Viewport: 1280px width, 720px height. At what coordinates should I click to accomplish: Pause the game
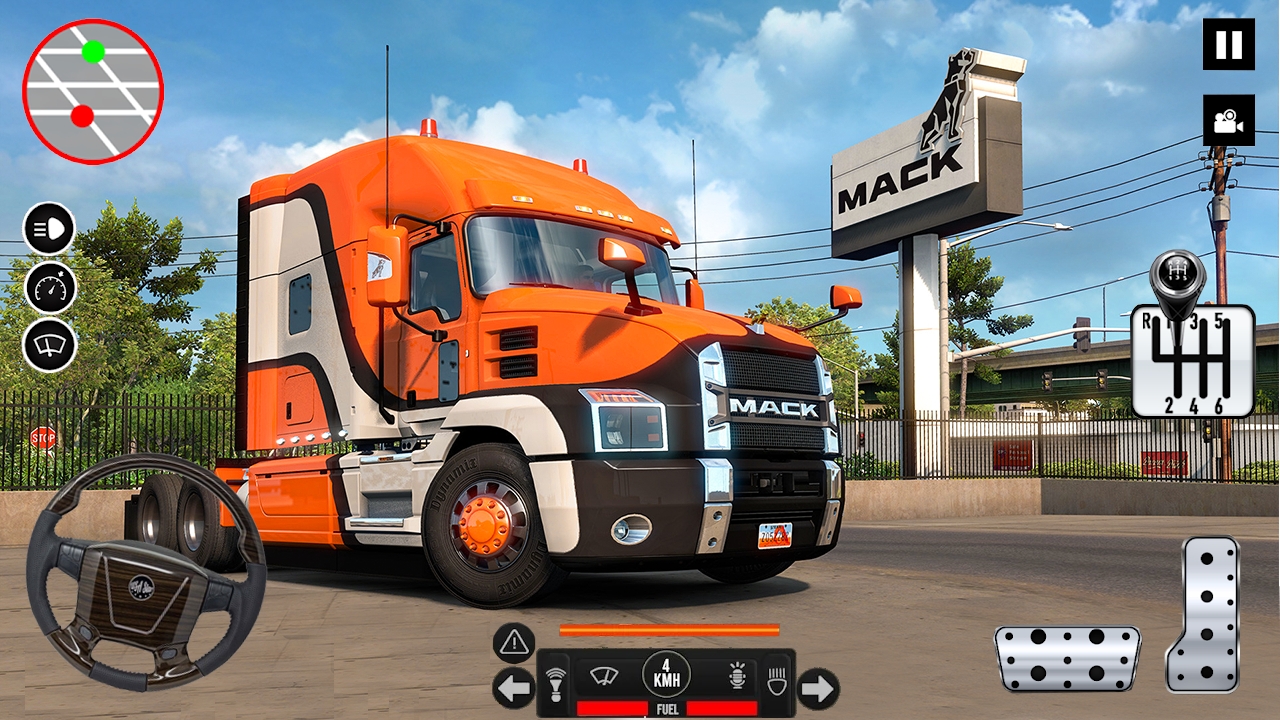(x=1228, y=45)
